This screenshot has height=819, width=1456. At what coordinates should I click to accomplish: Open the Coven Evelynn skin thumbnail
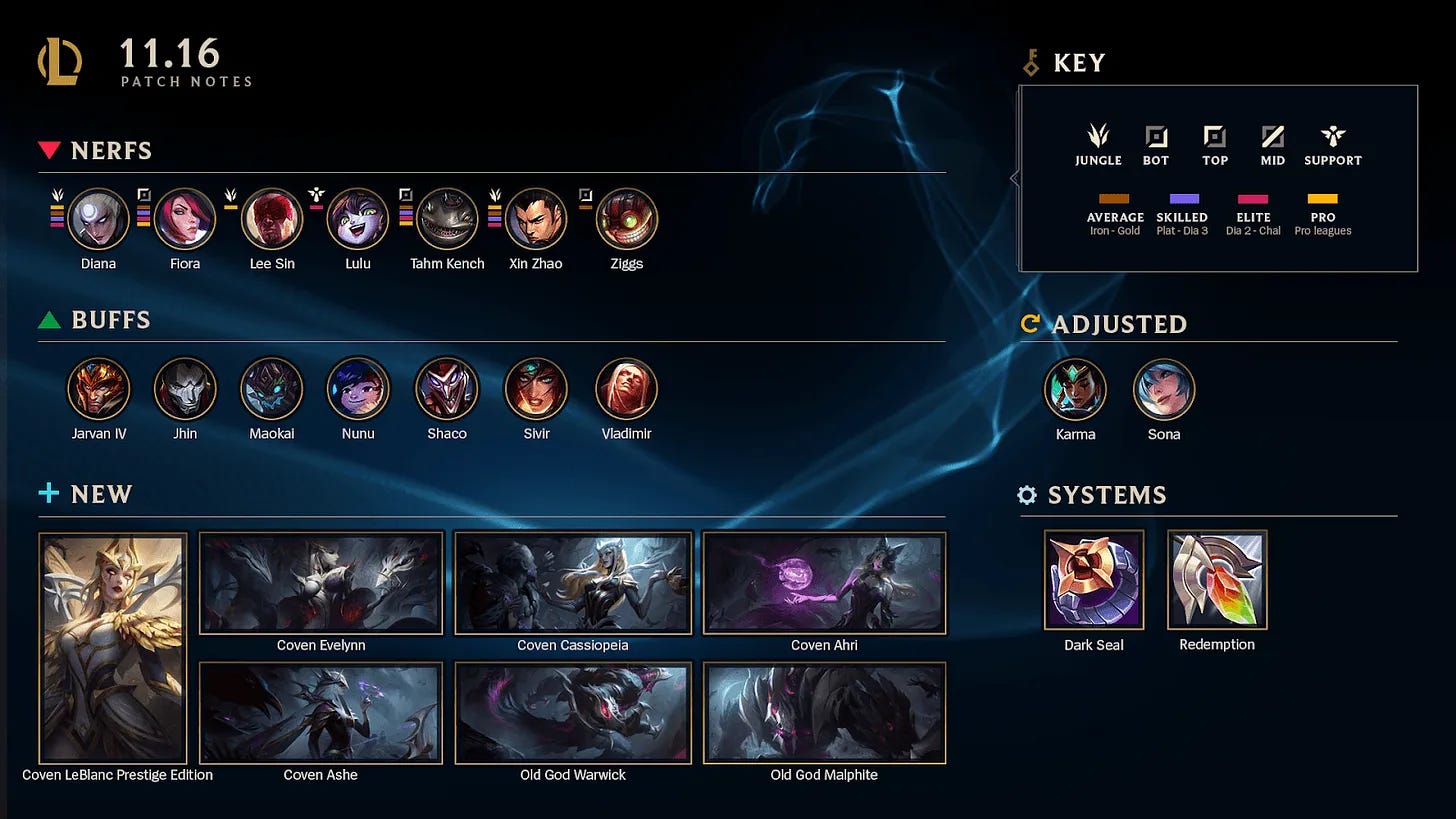pos(321,583)
